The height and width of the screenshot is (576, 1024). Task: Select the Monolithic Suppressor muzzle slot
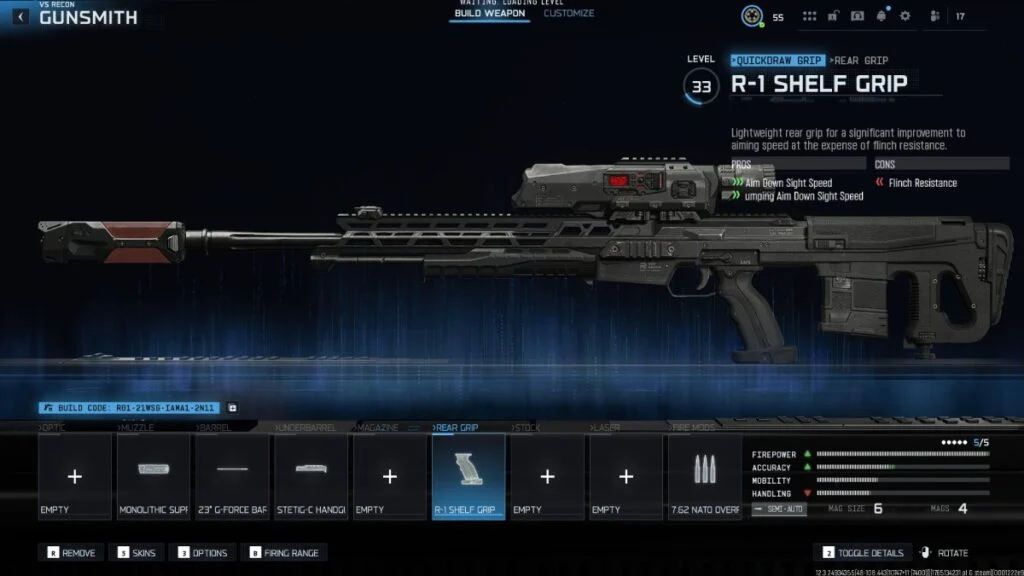[153, 477]
